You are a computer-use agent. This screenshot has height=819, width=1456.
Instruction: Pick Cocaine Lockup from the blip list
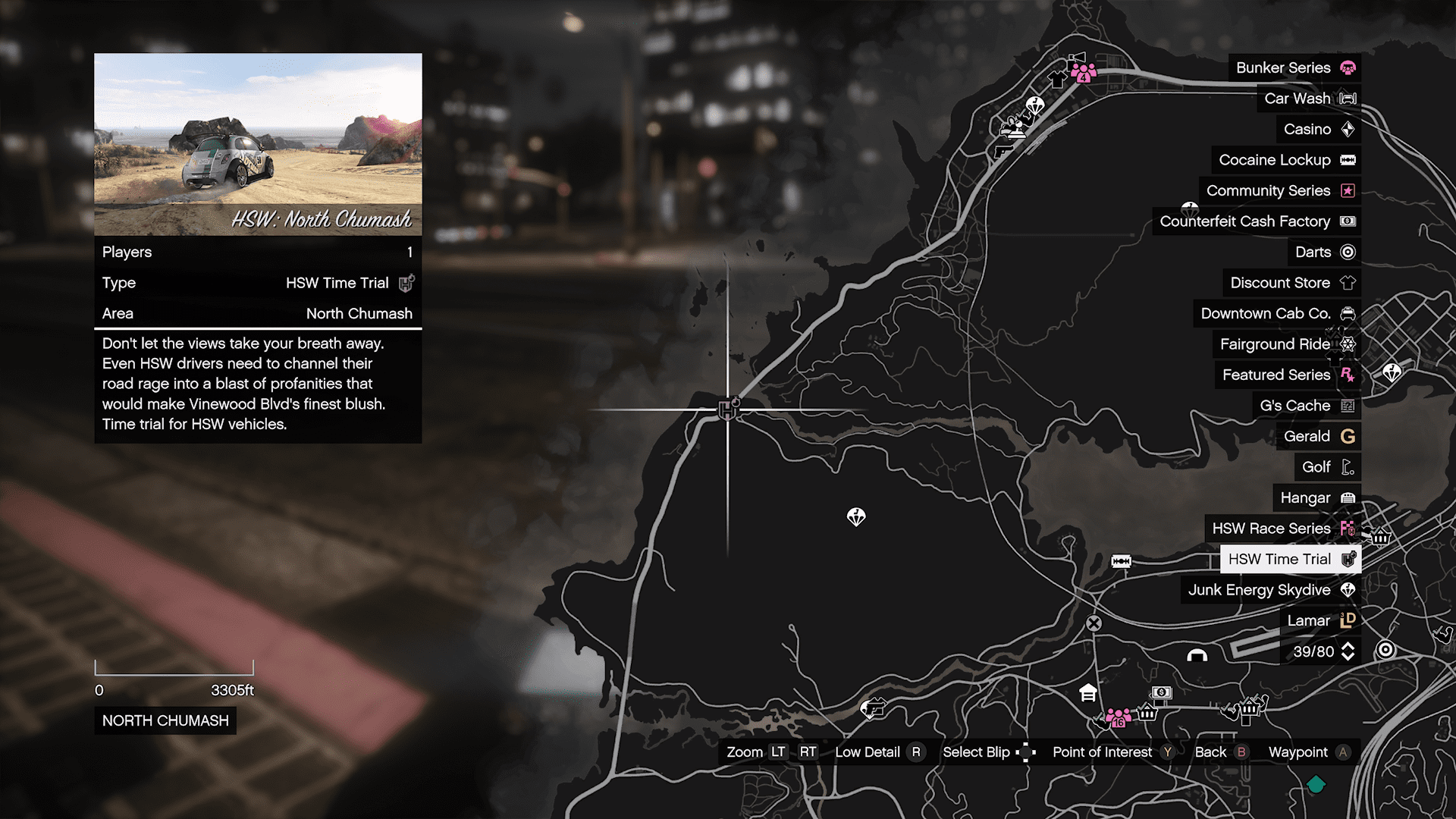[x=1285, y=160]
